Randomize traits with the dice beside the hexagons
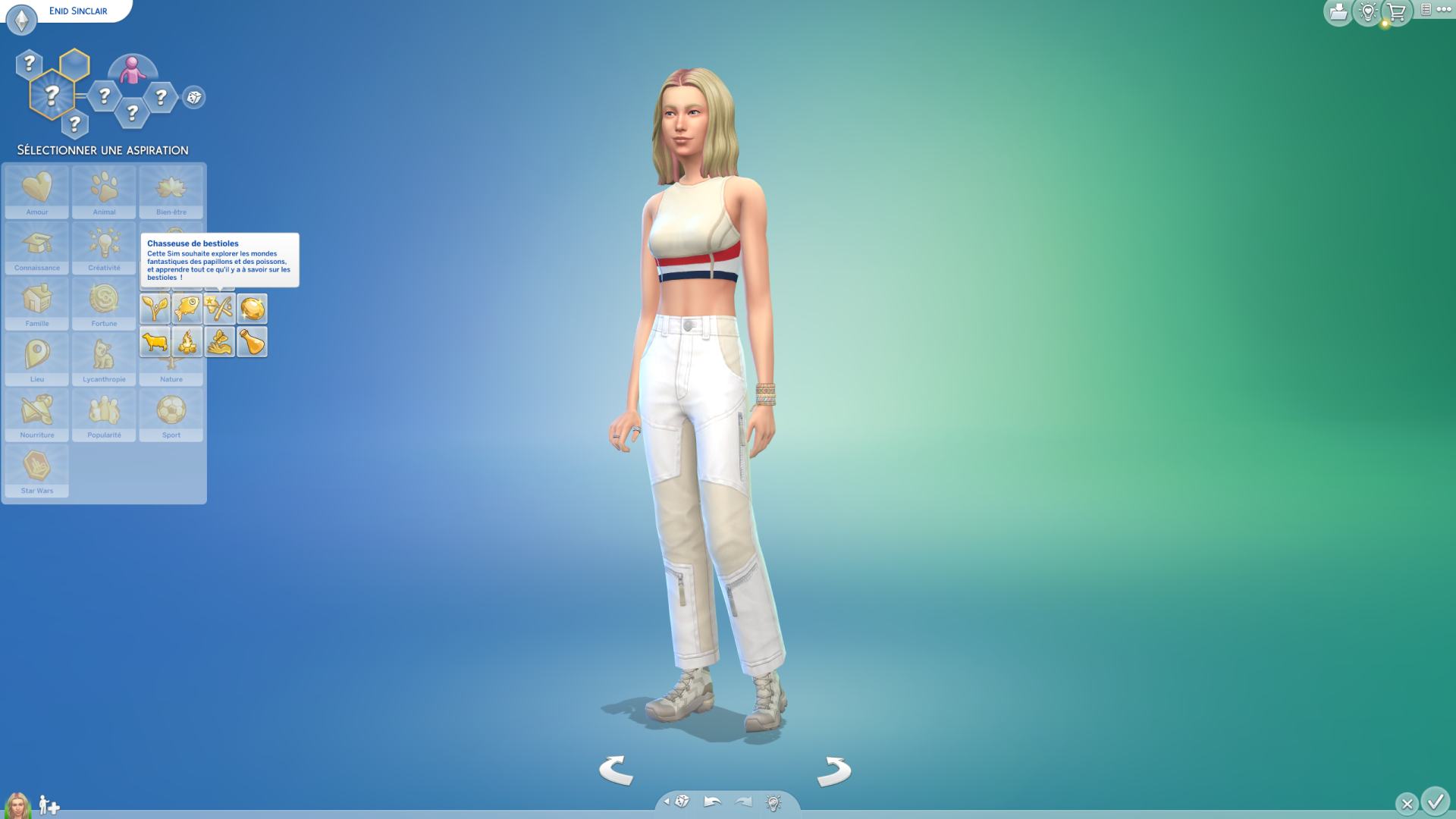This screenshot has width=1456, height=819. (x=194, y=97)
